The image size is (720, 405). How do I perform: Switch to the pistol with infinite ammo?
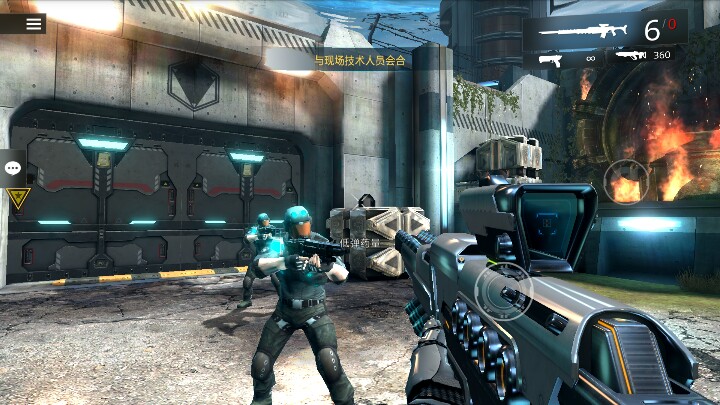[565, 58]
